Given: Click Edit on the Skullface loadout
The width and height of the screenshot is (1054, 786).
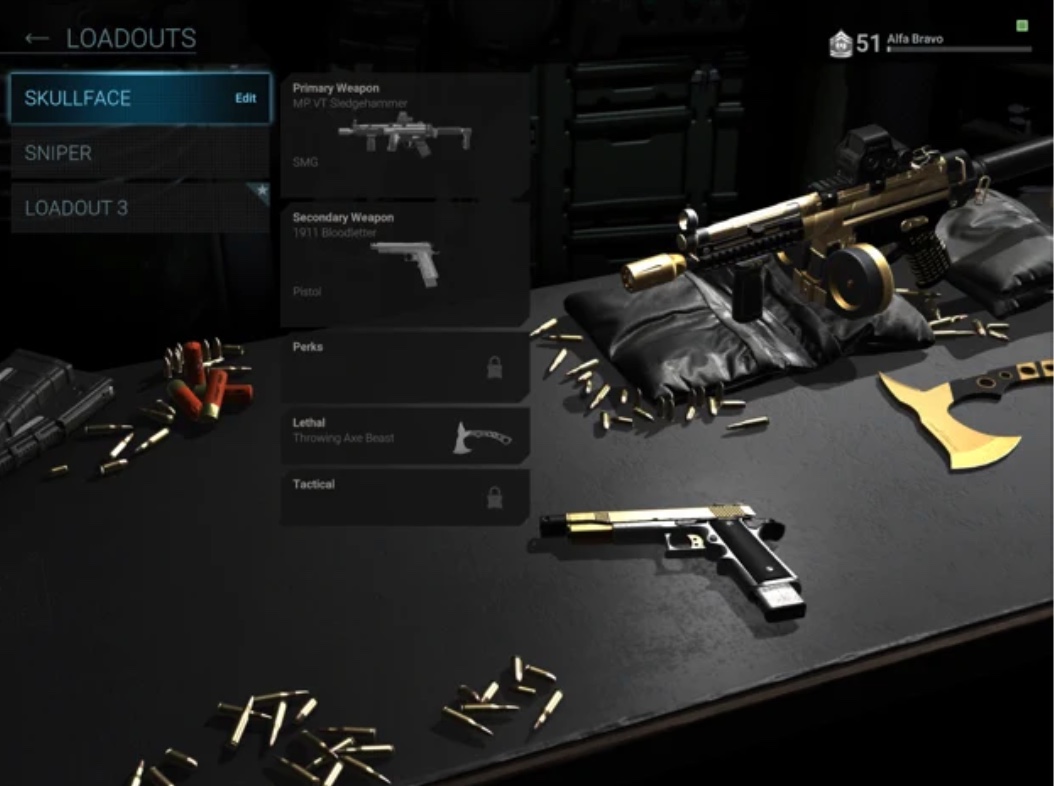Looking at the screenshot, I should tap(245, 98).
